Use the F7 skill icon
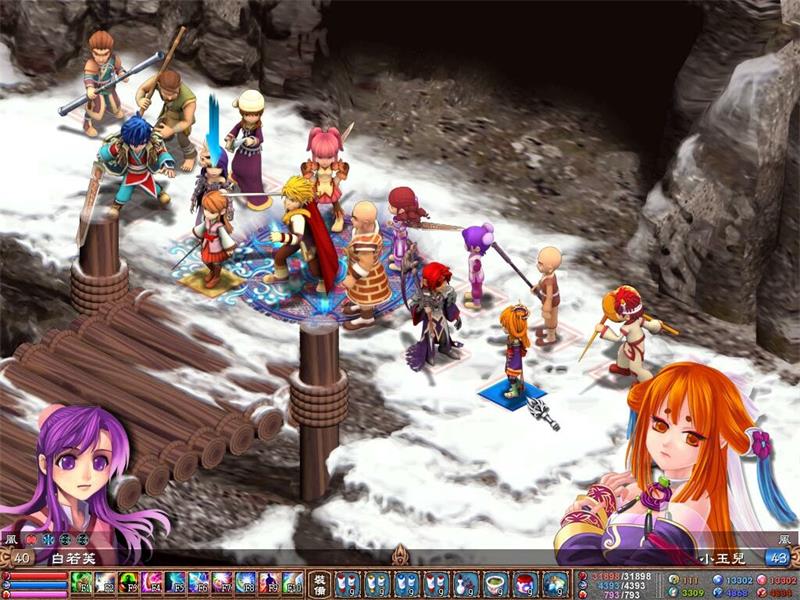 [222, 583]
